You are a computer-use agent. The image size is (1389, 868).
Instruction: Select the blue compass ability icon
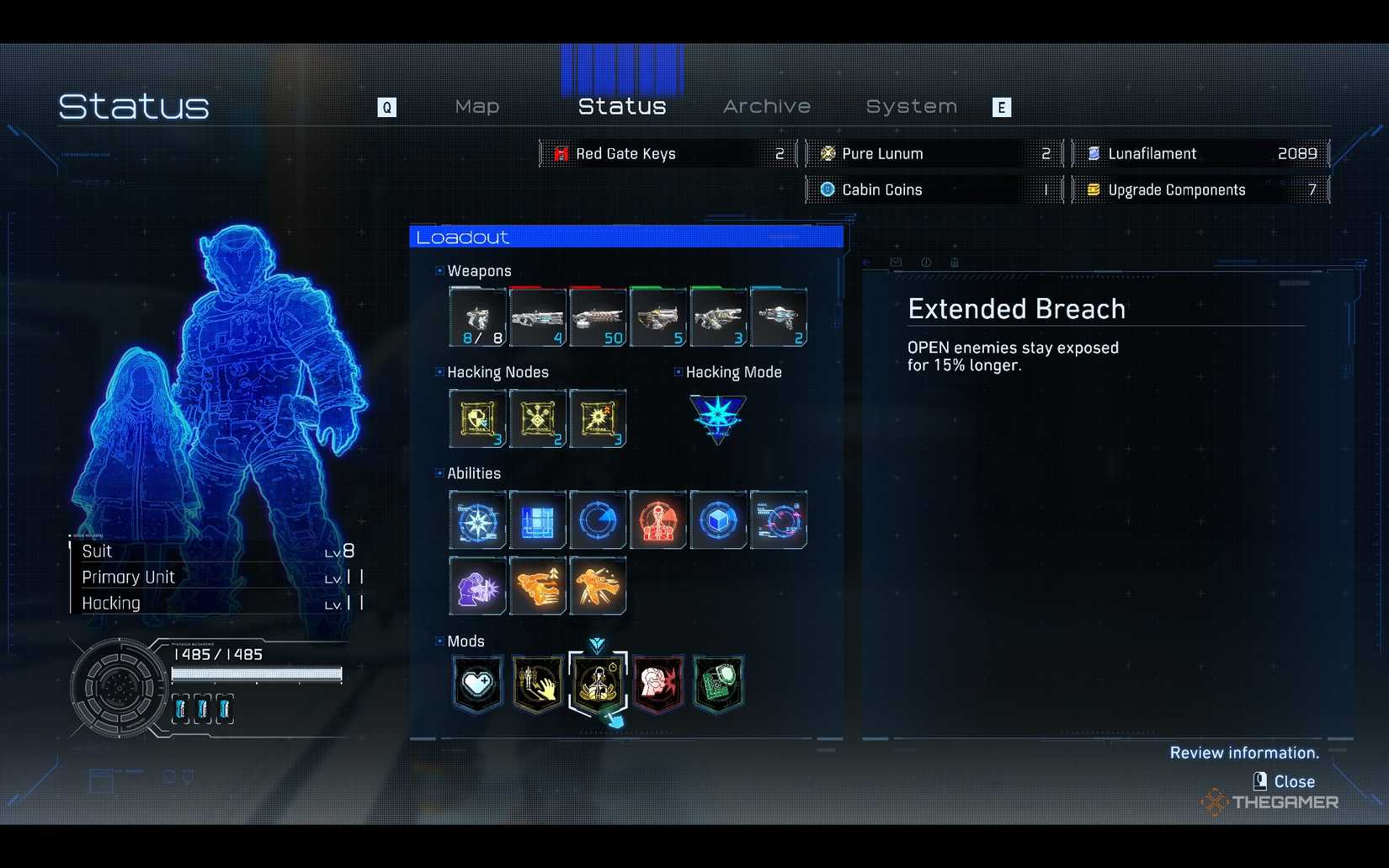(x=476, y=519)
